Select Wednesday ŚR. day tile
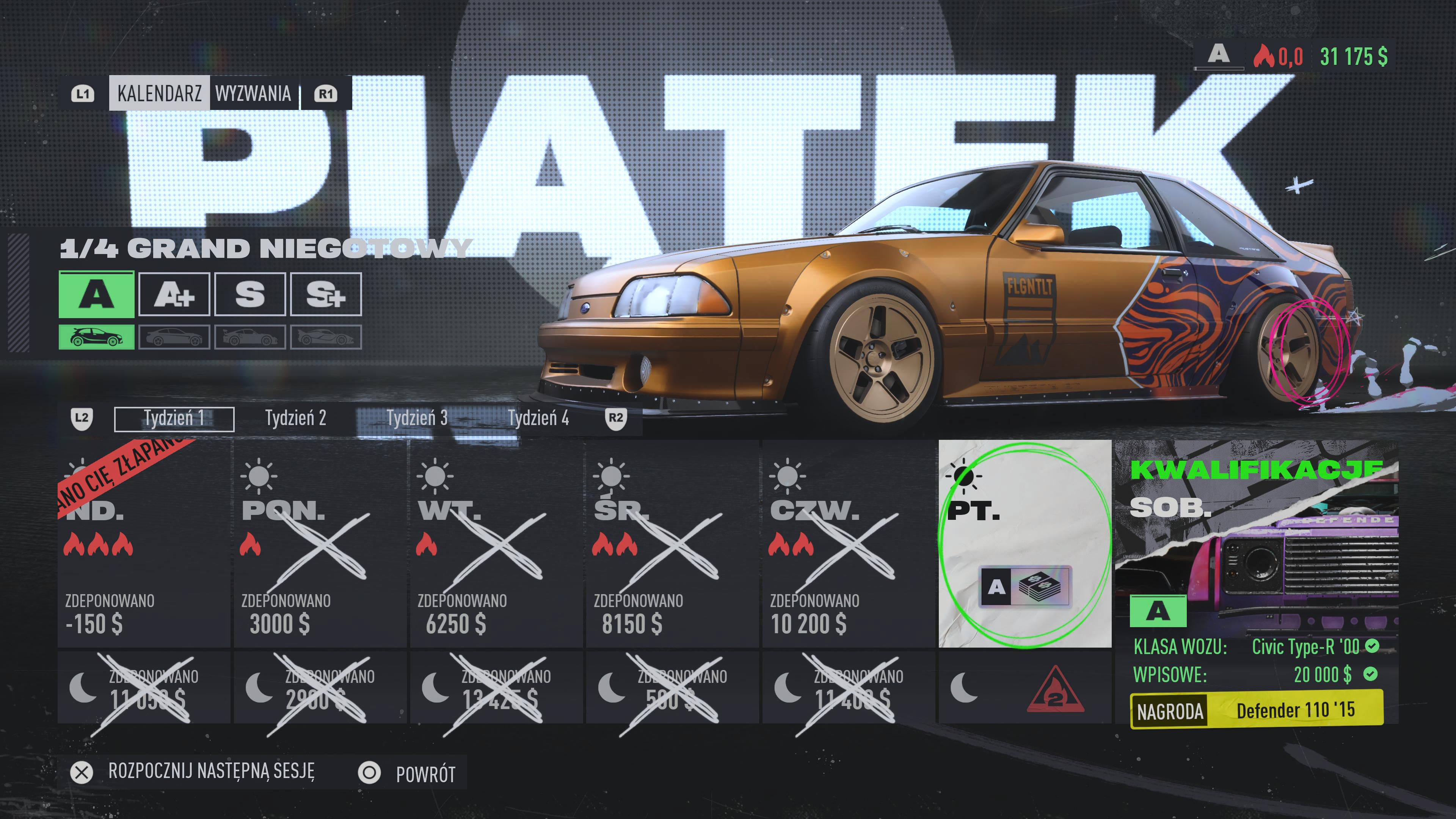The width and height of the screenshot is (1456, 819). tap(673, 544)
